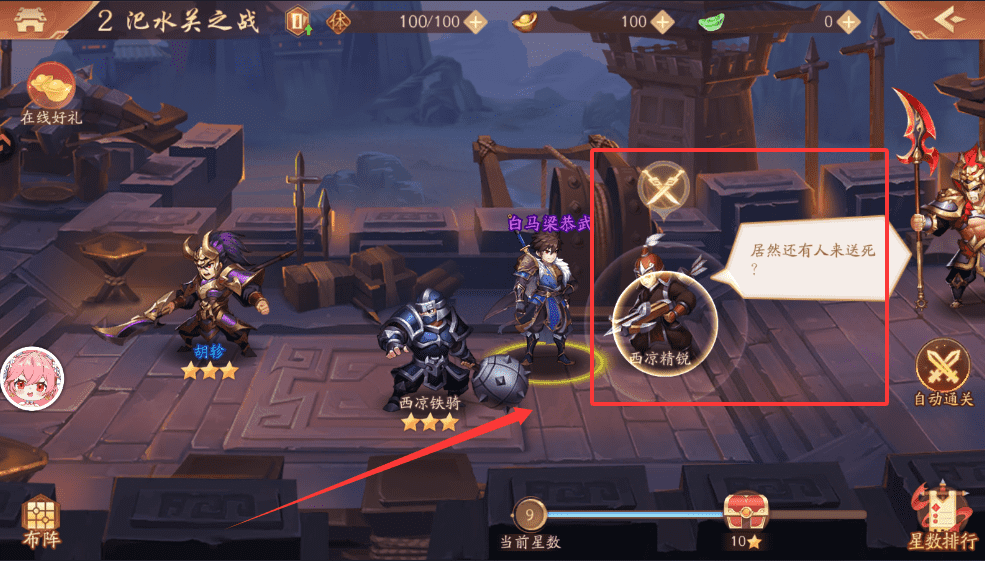Open the 星数排行 star ranking
Screen dimensions: 985x561
[x=941, y=515]
